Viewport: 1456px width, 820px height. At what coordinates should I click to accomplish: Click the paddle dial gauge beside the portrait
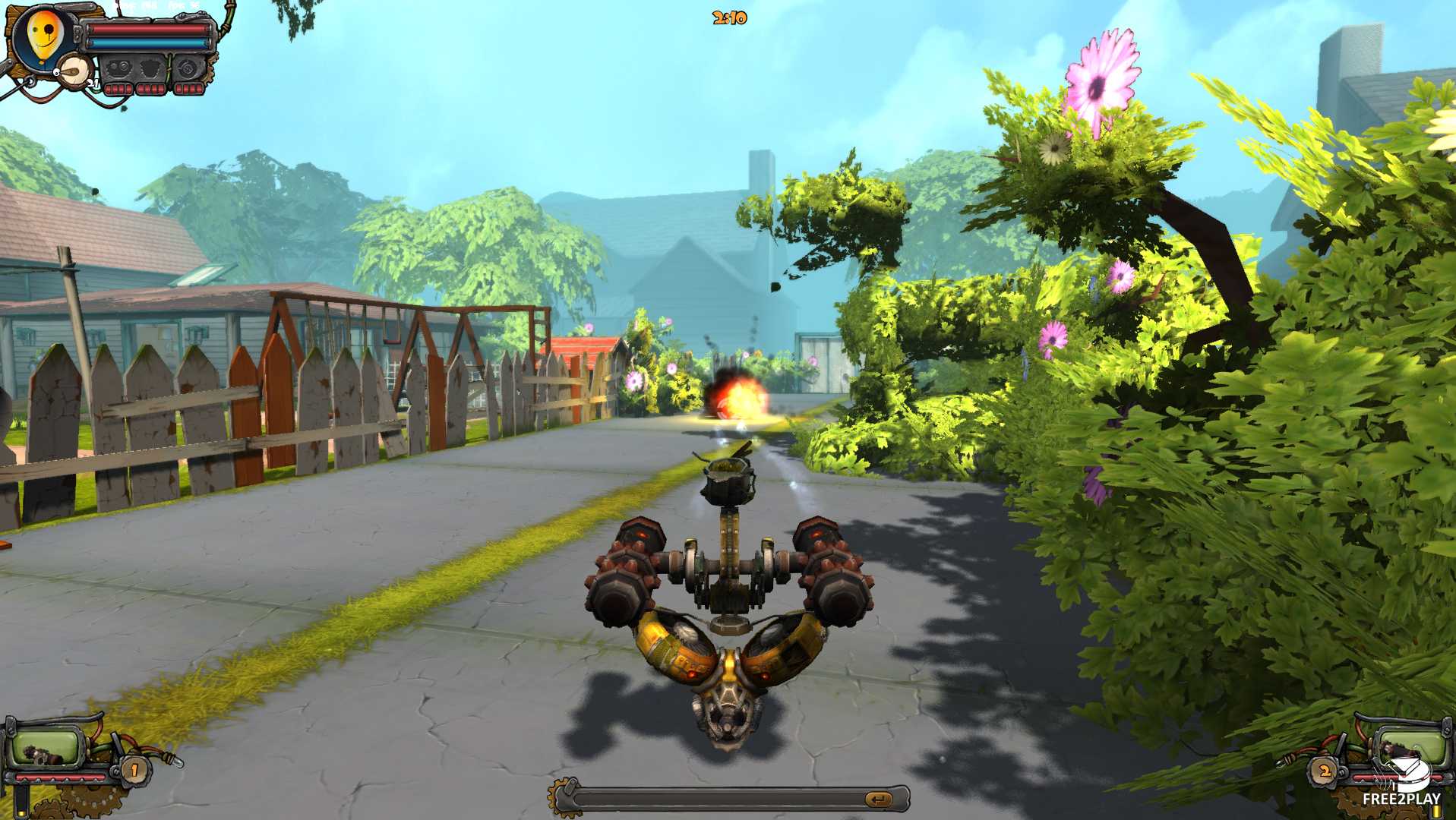[x=74, y=72]
